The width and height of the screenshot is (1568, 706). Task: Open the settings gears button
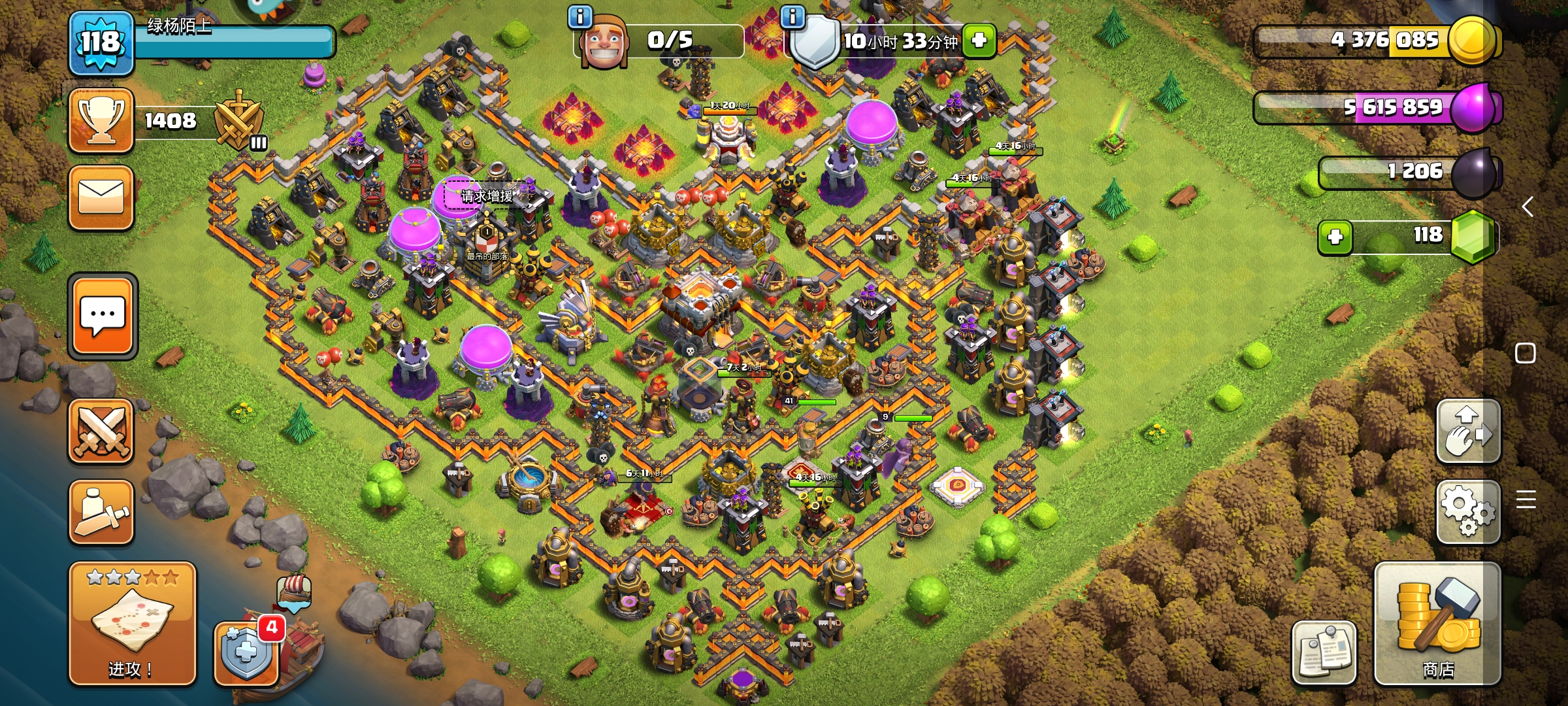click(x=1468, y=511)
